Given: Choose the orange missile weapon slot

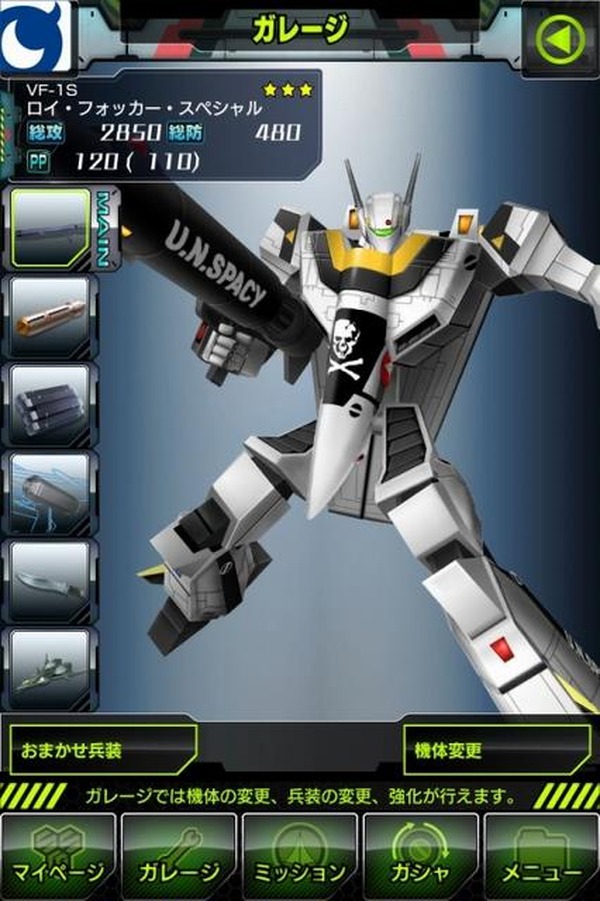Looking at the screenshot, I should coord(50,317).
